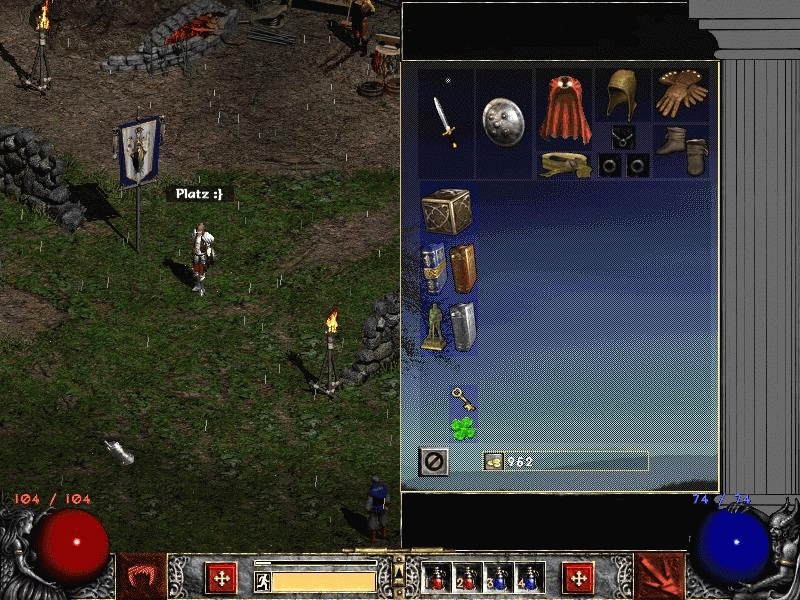800x600 pixels.
Task: Pick up the golden key
Action: click(x=462, y=399)
